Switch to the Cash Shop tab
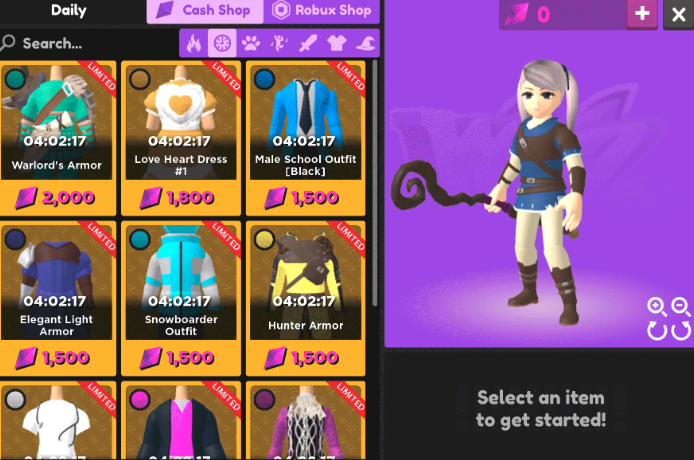 pos(205,11)
